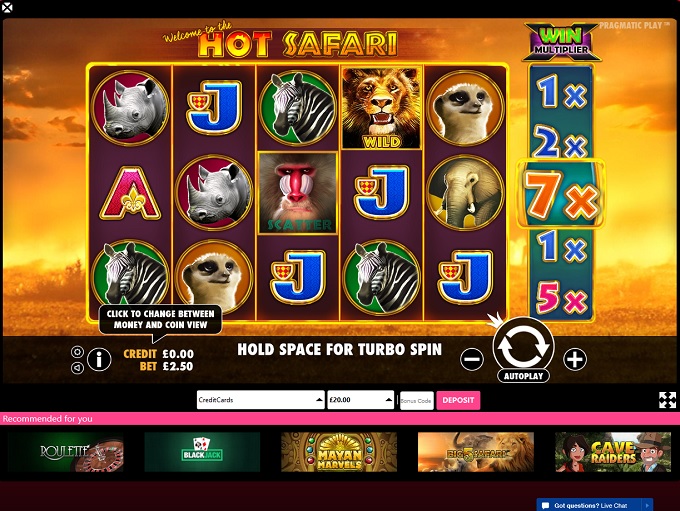Open the Cave Raiders game thumbnail
680x511 pixels.
612,452
